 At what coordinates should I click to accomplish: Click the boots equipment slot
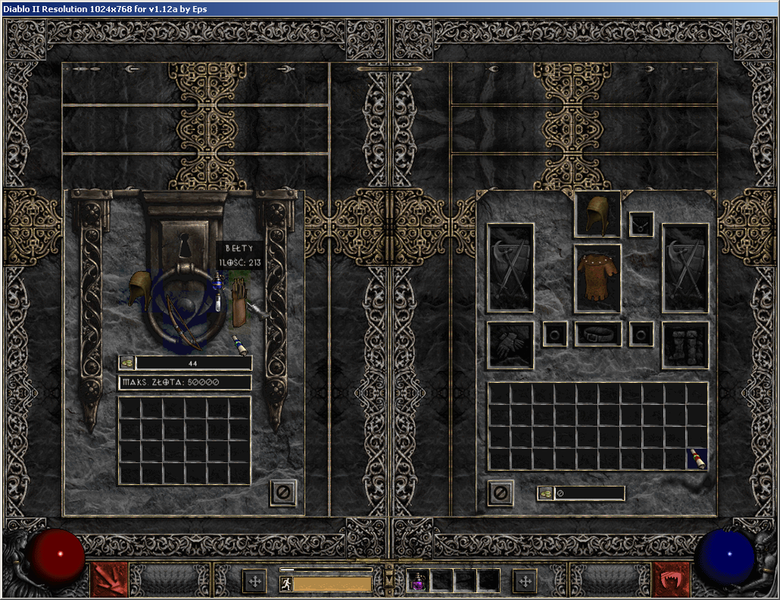coord(685,344)
